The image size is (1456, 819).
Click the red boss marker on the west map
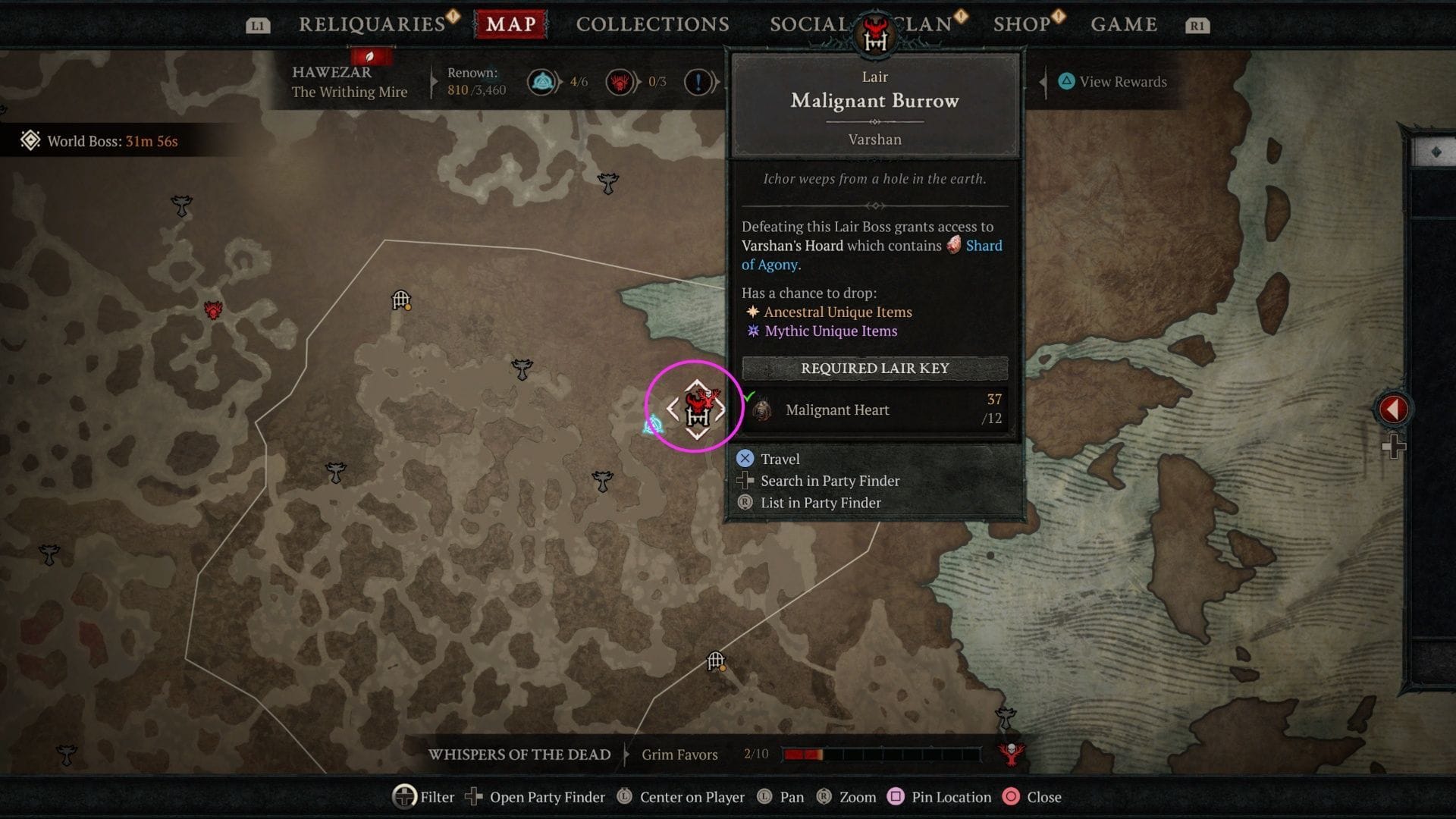212,309
